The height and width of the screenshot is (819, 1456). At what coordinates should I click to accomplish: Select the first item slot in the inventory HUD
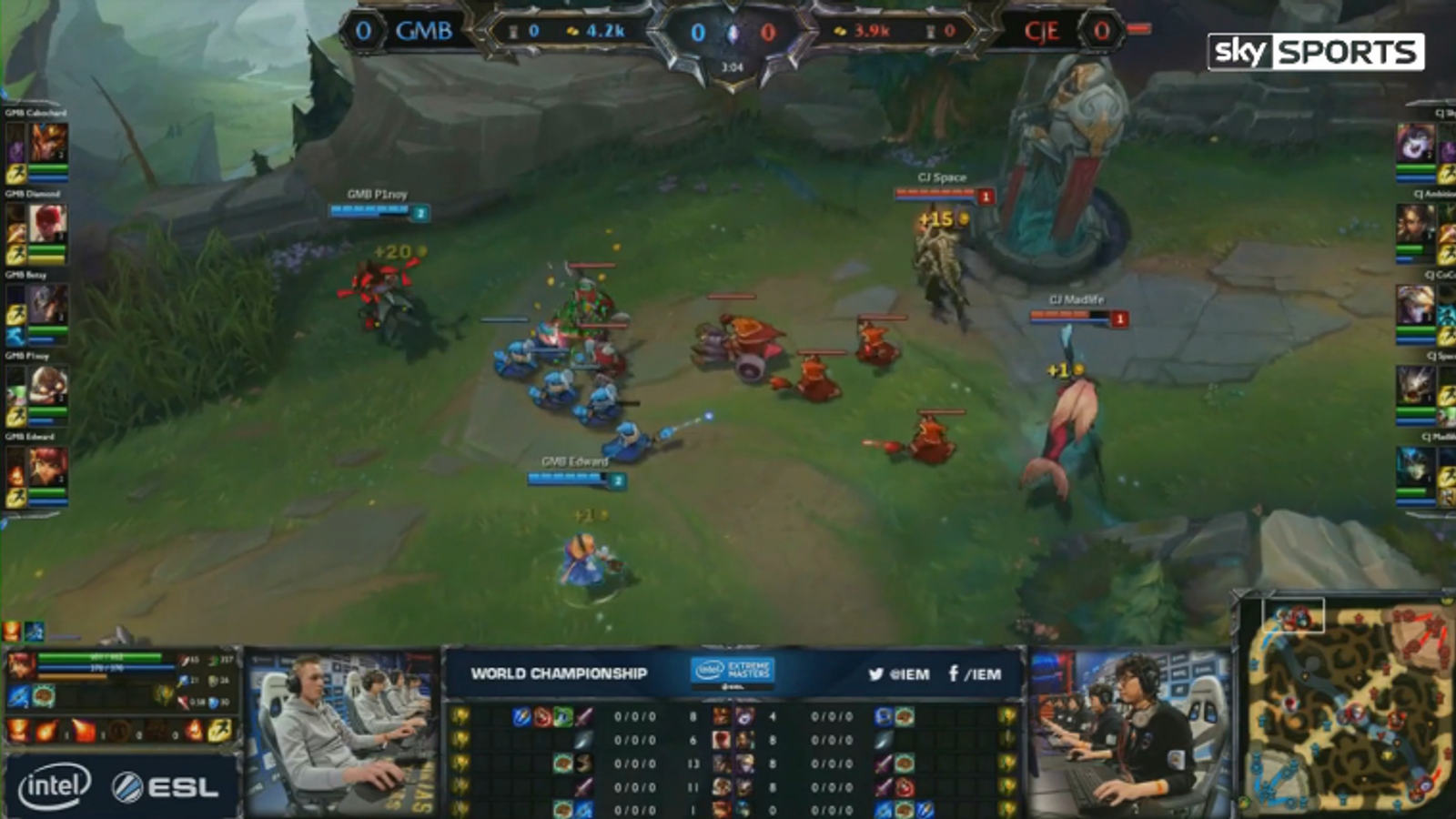pos(16,696)
